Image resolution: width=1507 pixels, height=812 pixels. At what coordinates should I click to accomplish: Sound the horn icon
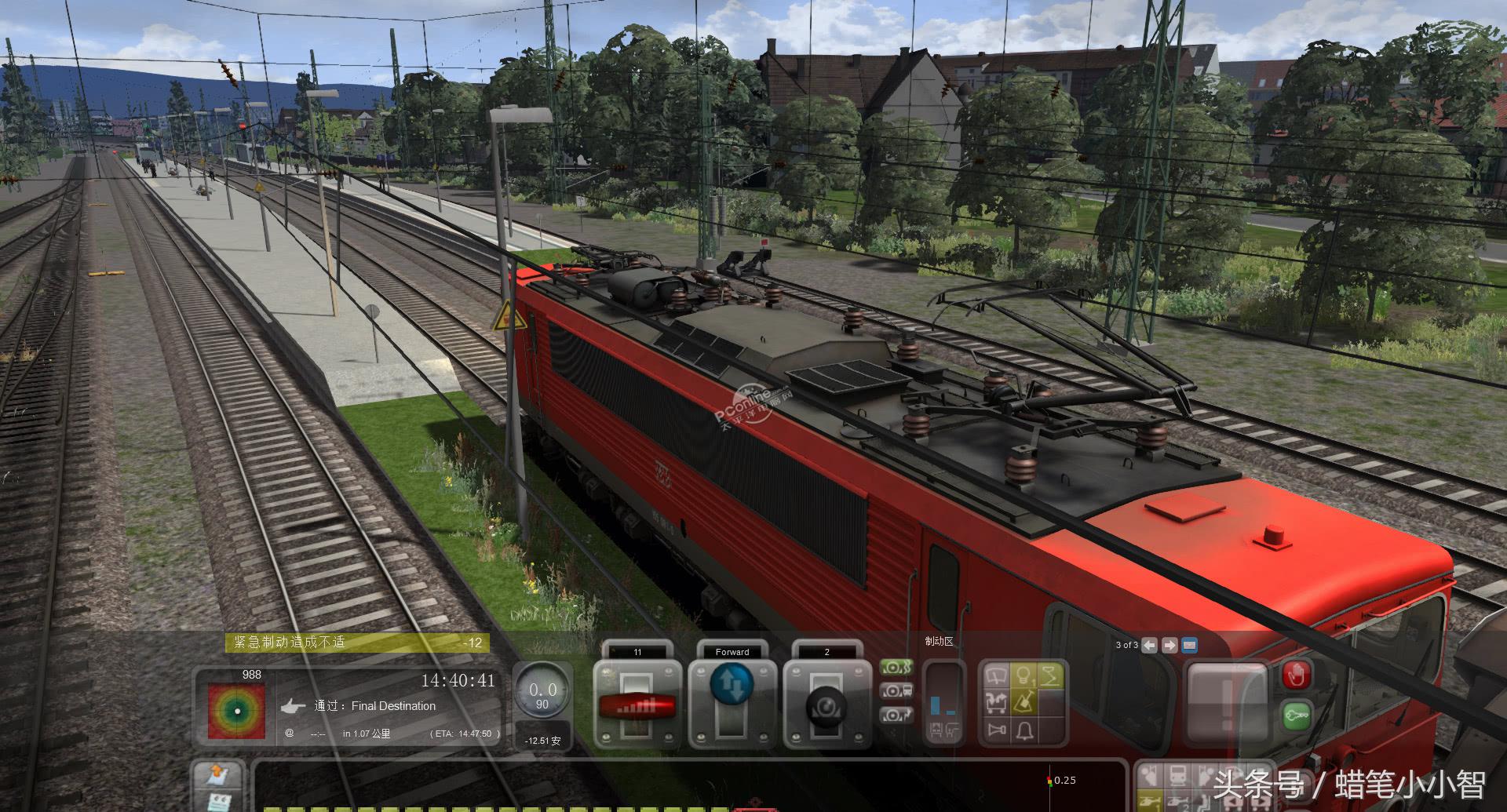point(997,730)
